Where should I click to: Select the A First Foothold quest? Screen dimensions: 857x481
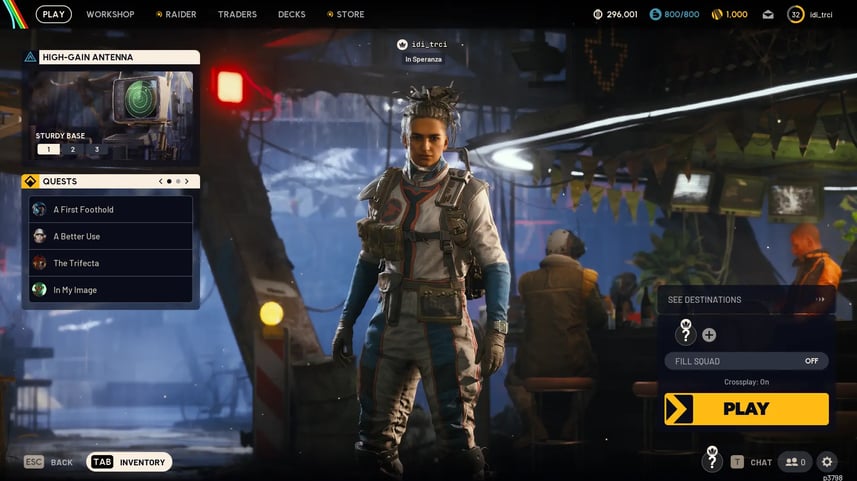pyautogui.click(x=111, y=210)
